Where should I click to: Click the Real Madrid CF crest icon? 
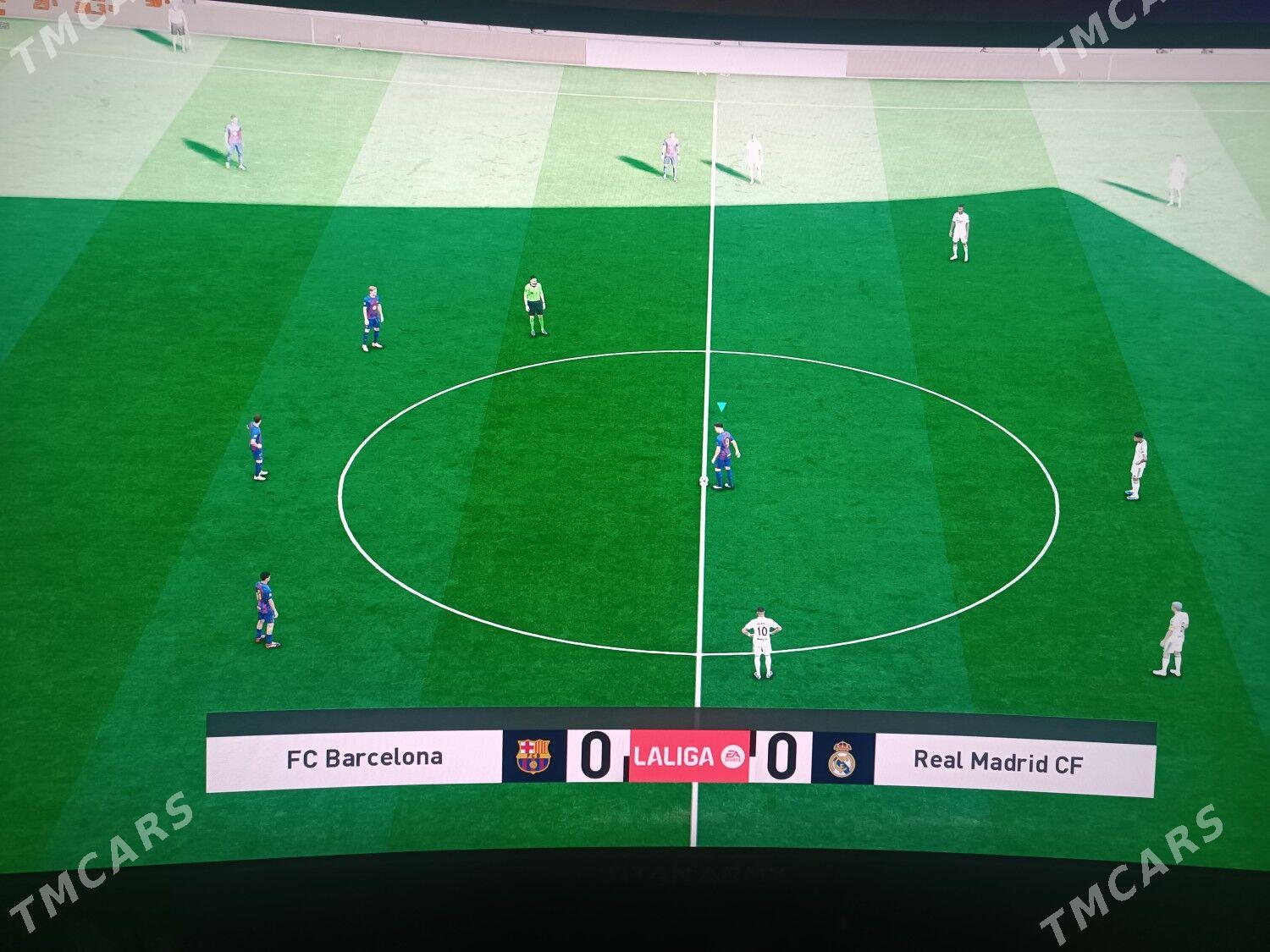843,759
